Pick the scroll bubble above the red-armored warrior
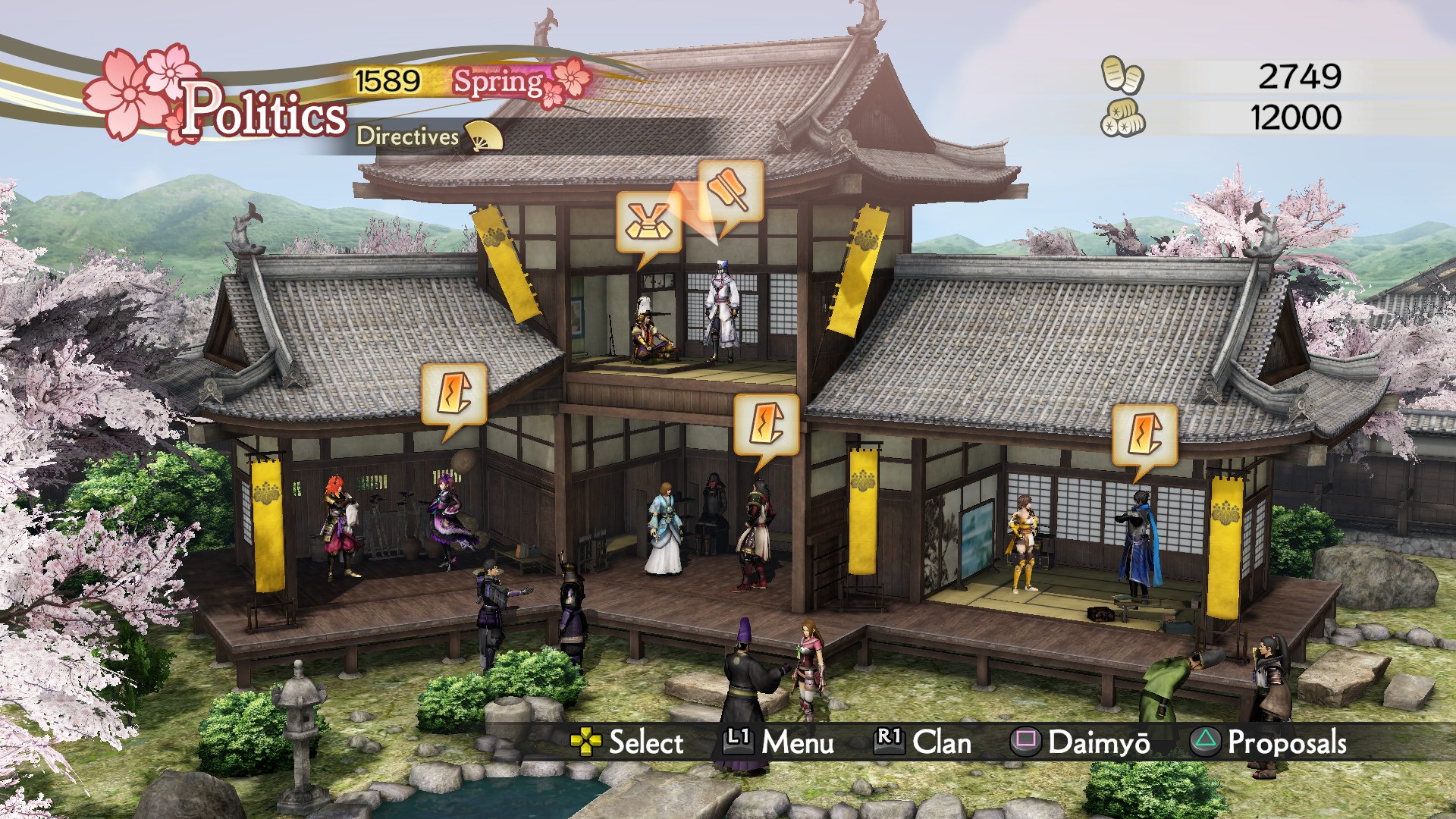Viewport: 1456px width, 819px height. click(x=766, y=425)
